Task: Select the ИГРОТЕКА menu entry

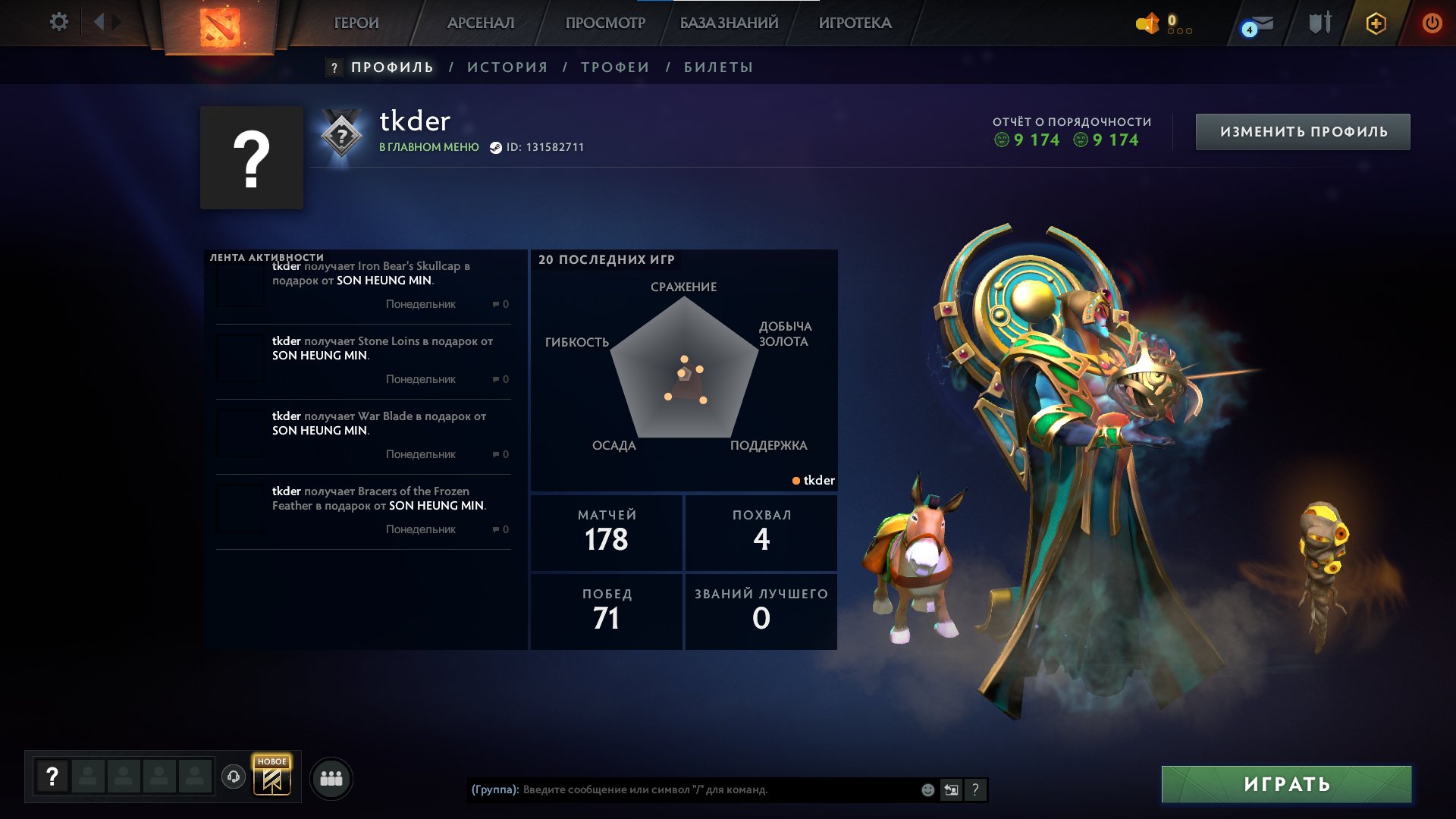Action: click(855, 23)
